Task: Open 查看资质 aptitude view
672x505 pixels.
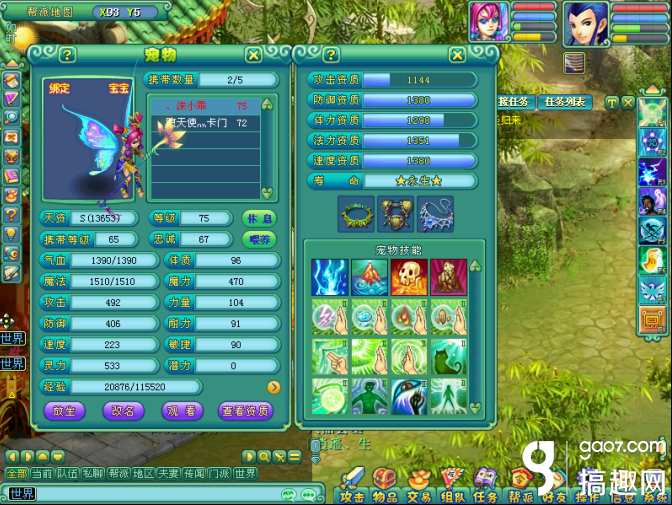Action: (245, 411)
